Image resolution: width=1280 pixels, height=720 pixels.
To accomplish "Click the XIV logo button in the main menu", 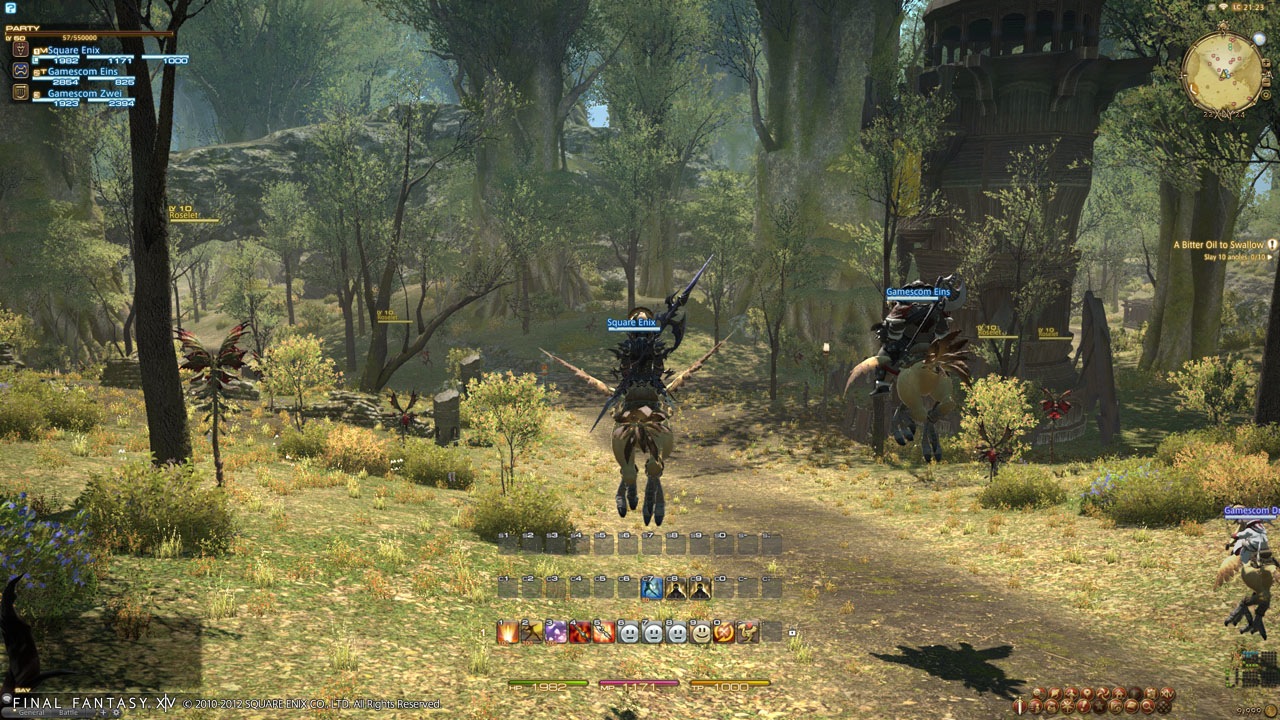I will tap(1168, 693).
